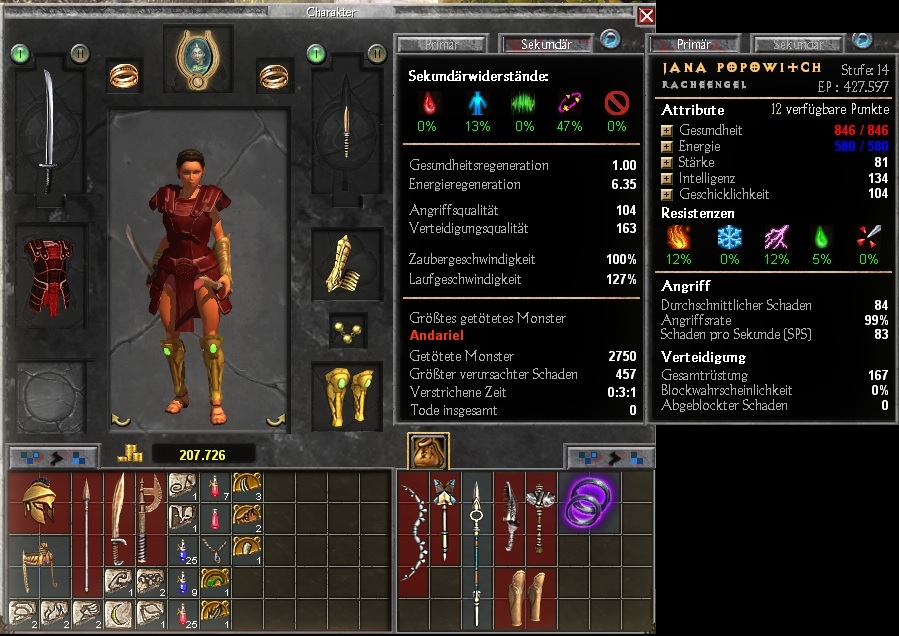Use the red health potion stack of 7
Screen dimensions: 899x636
pyautogui.click(x=215, y=487)
